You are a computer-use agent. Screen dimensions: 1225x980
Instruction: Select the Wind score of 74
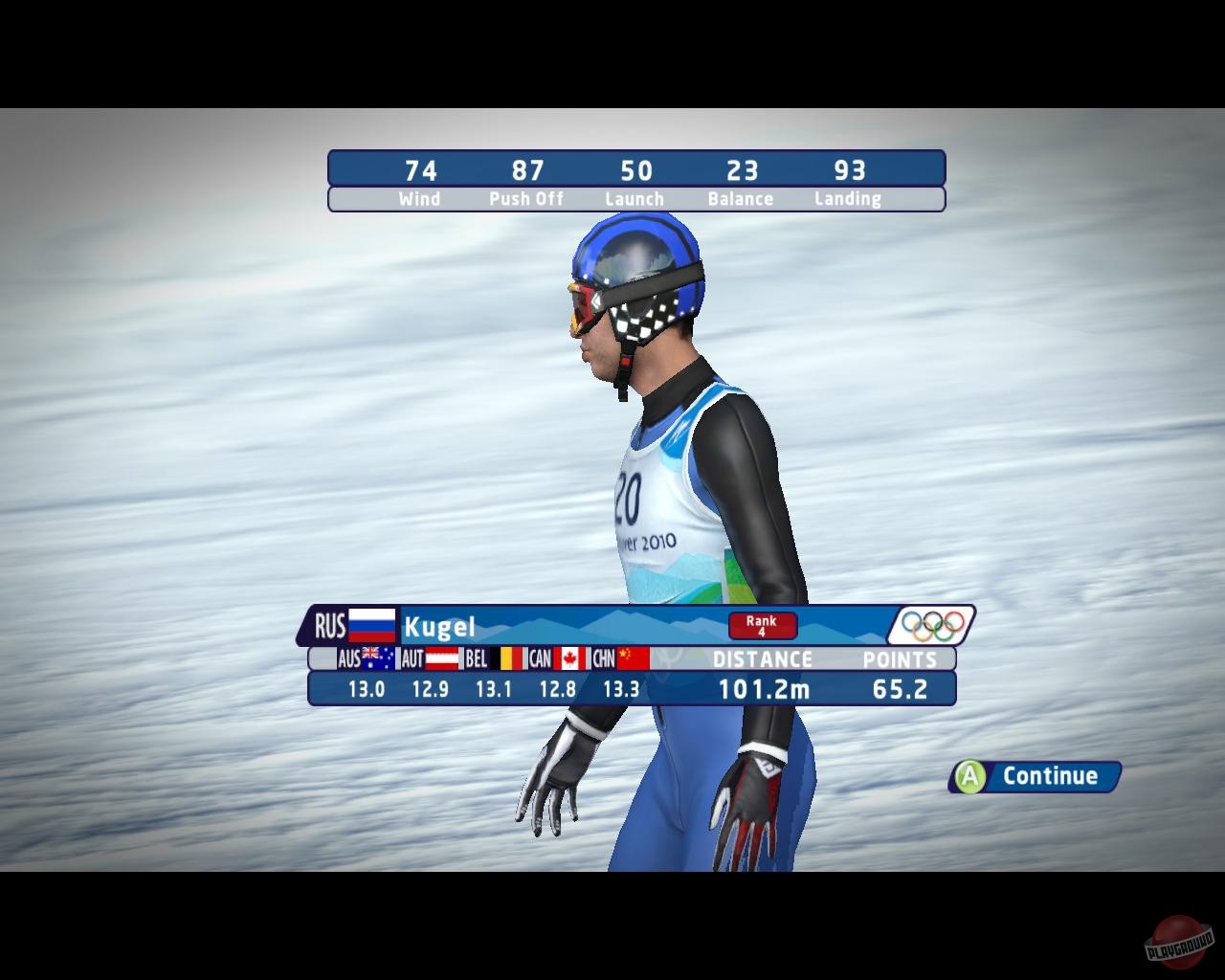click(x=419, y=171)
